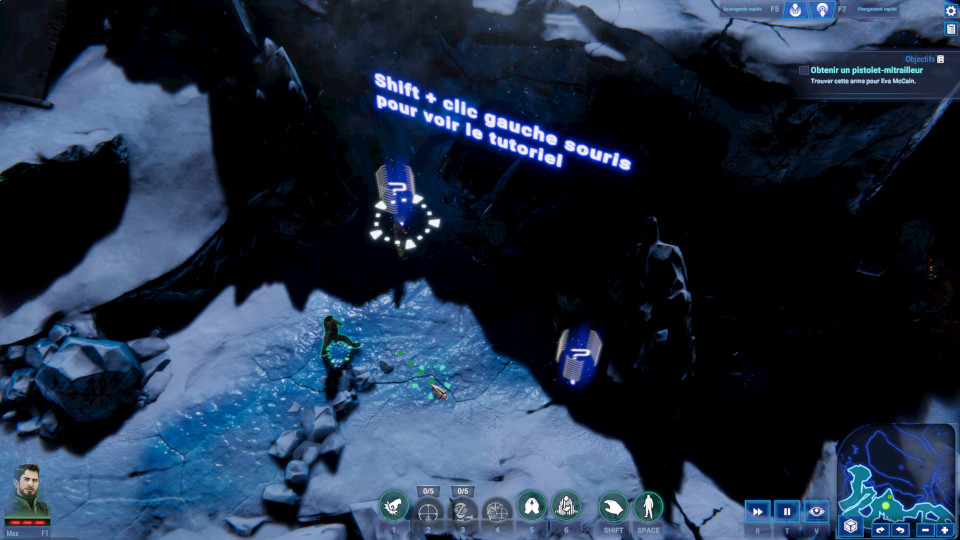Choose the sleep dart ability
This screenshot has width=960, height=540.
[463, 512]
